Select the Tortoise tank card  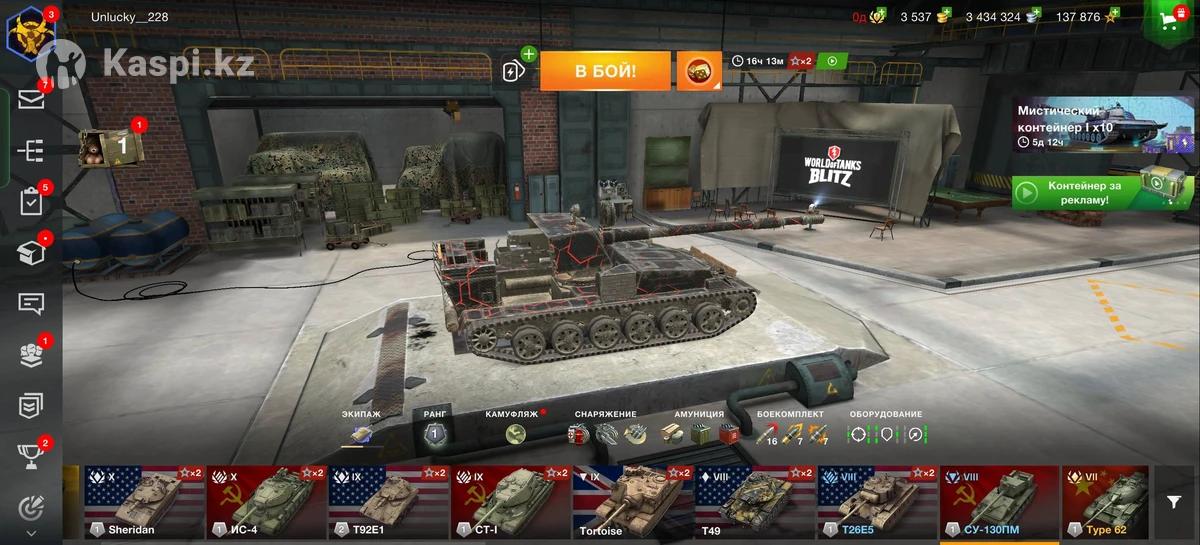[633, 502]
